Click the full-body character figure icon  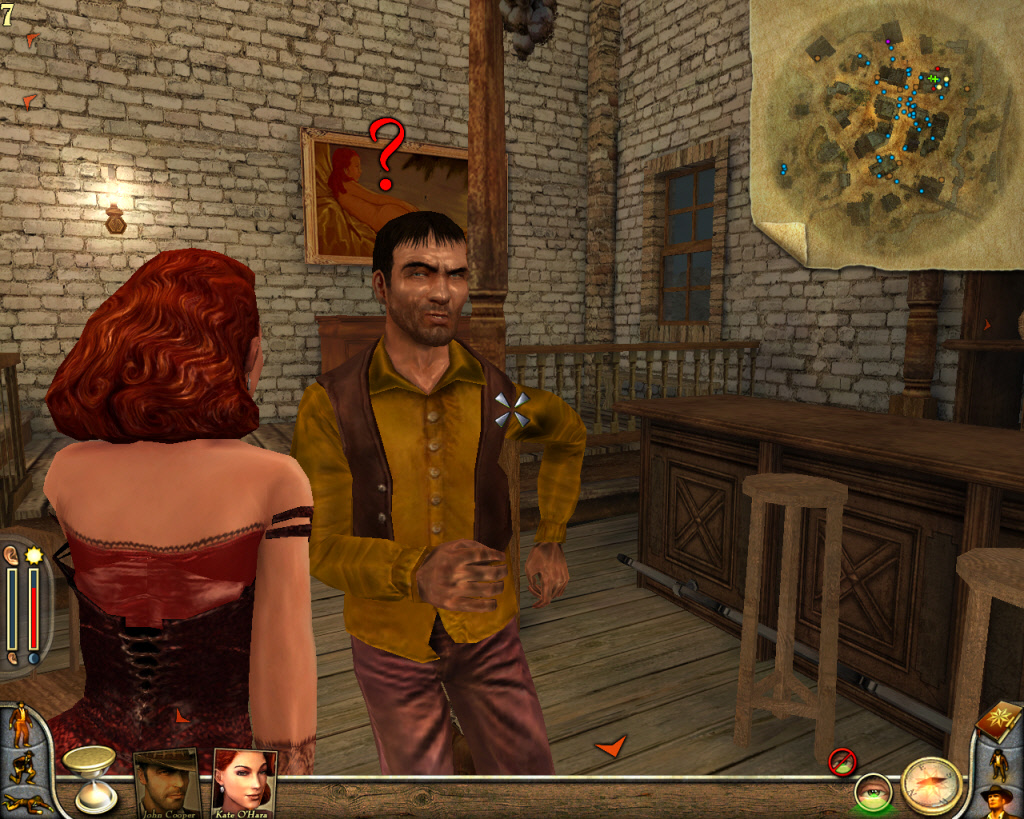click(998, 764)
